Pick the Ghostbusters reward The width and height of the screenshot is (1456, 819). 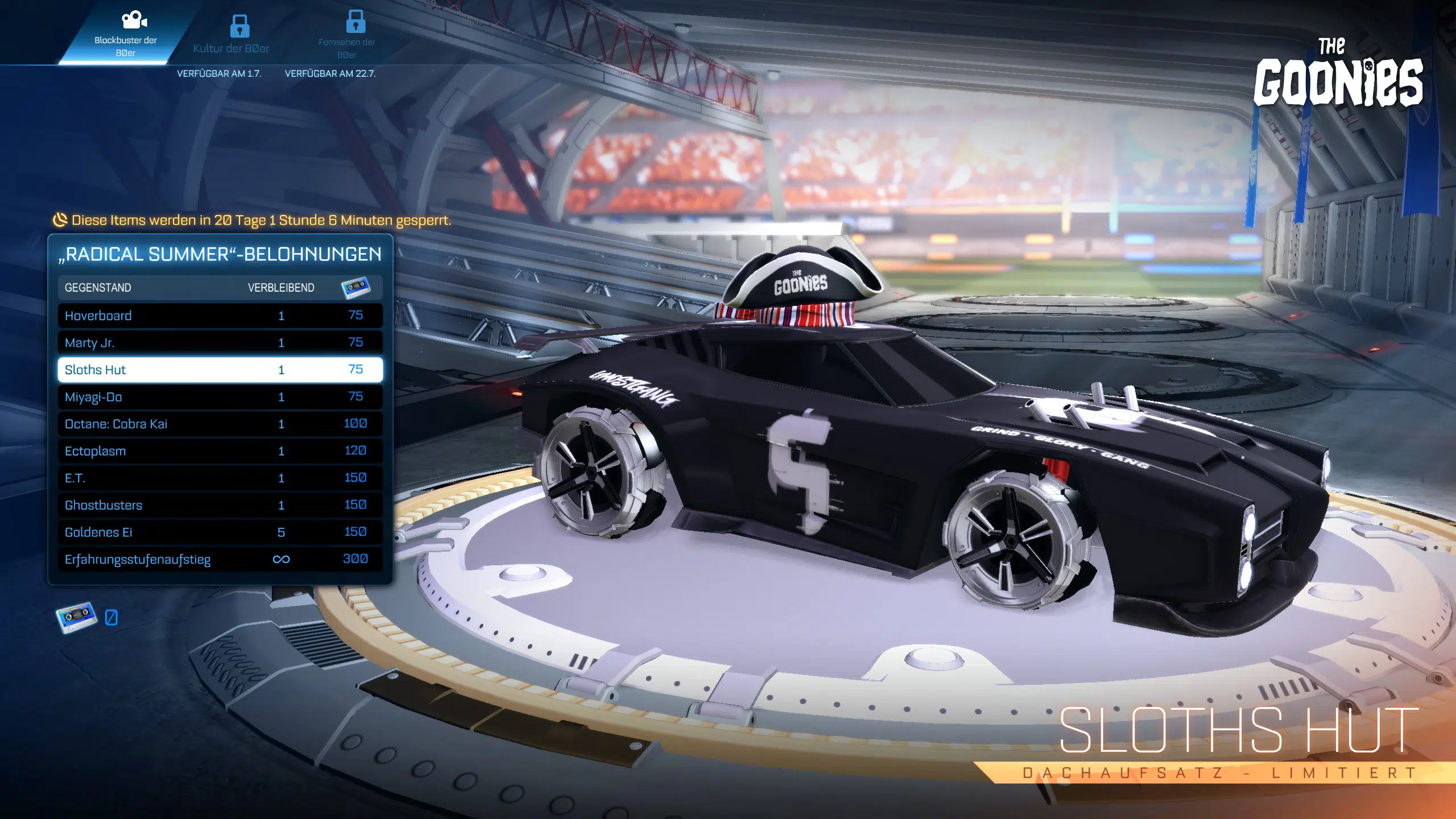point(220,505)
